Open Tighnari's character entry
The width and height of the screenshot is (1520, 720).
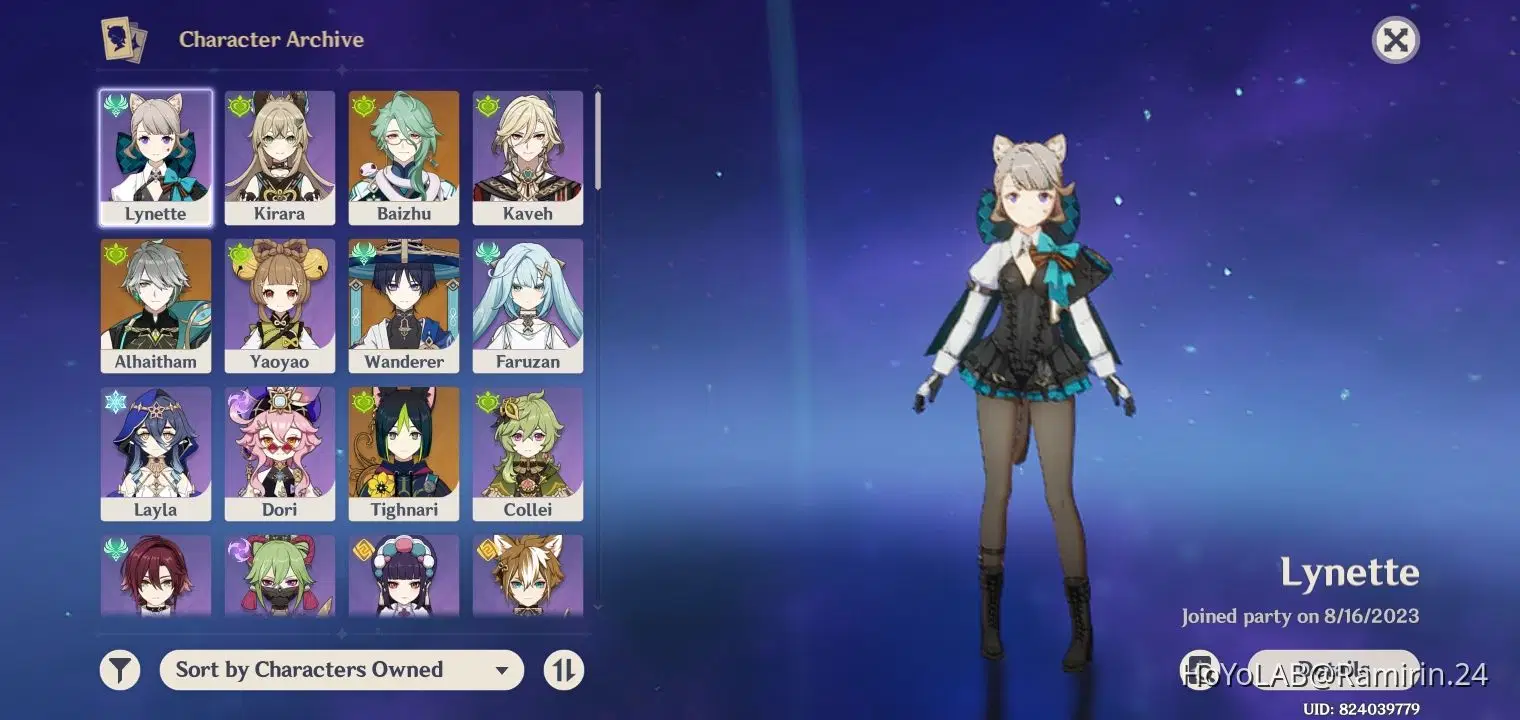pos(404,451)
